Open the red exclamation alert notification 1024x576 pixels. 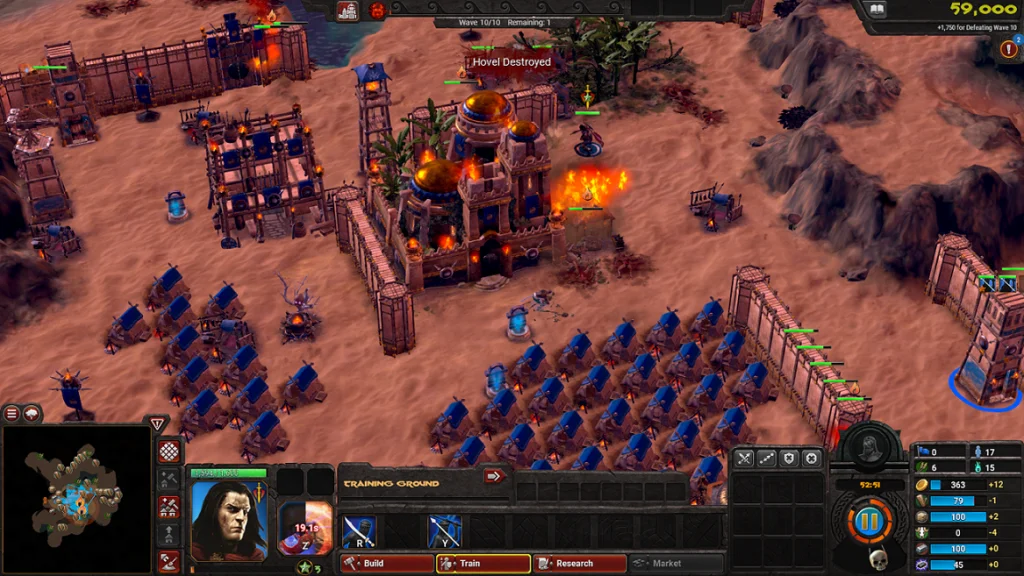click(1008, 49)
